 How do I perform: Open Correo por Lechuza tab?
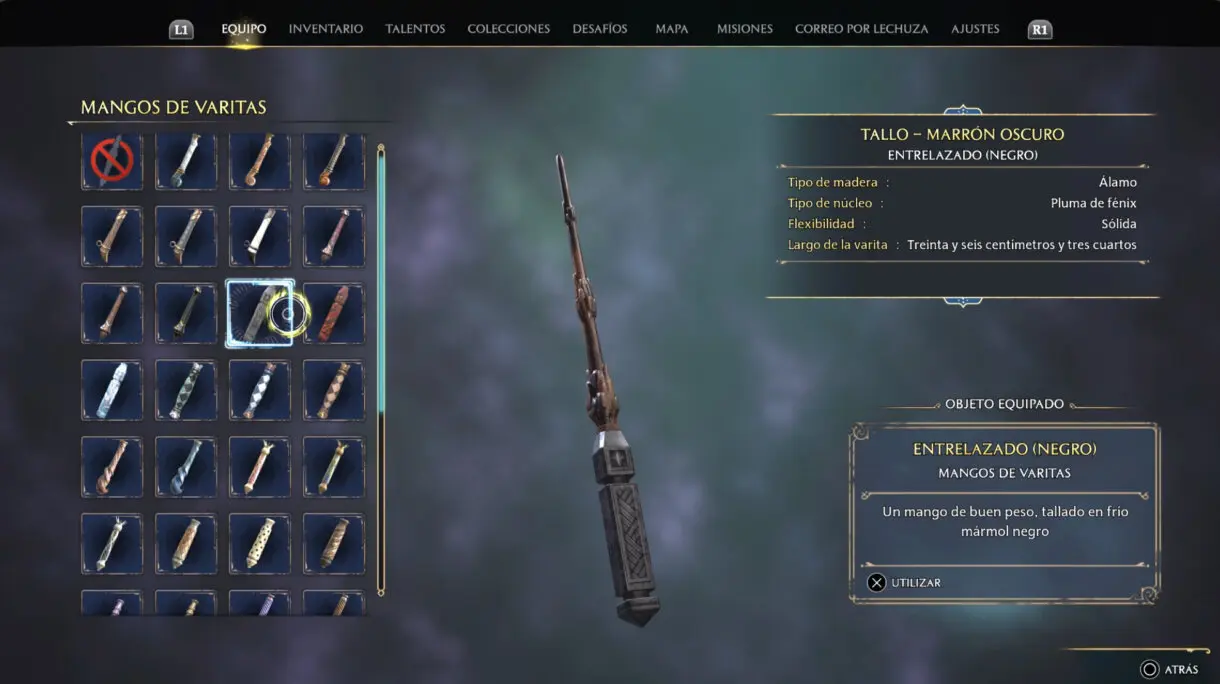pyautogui.click(x=861, y=29)
